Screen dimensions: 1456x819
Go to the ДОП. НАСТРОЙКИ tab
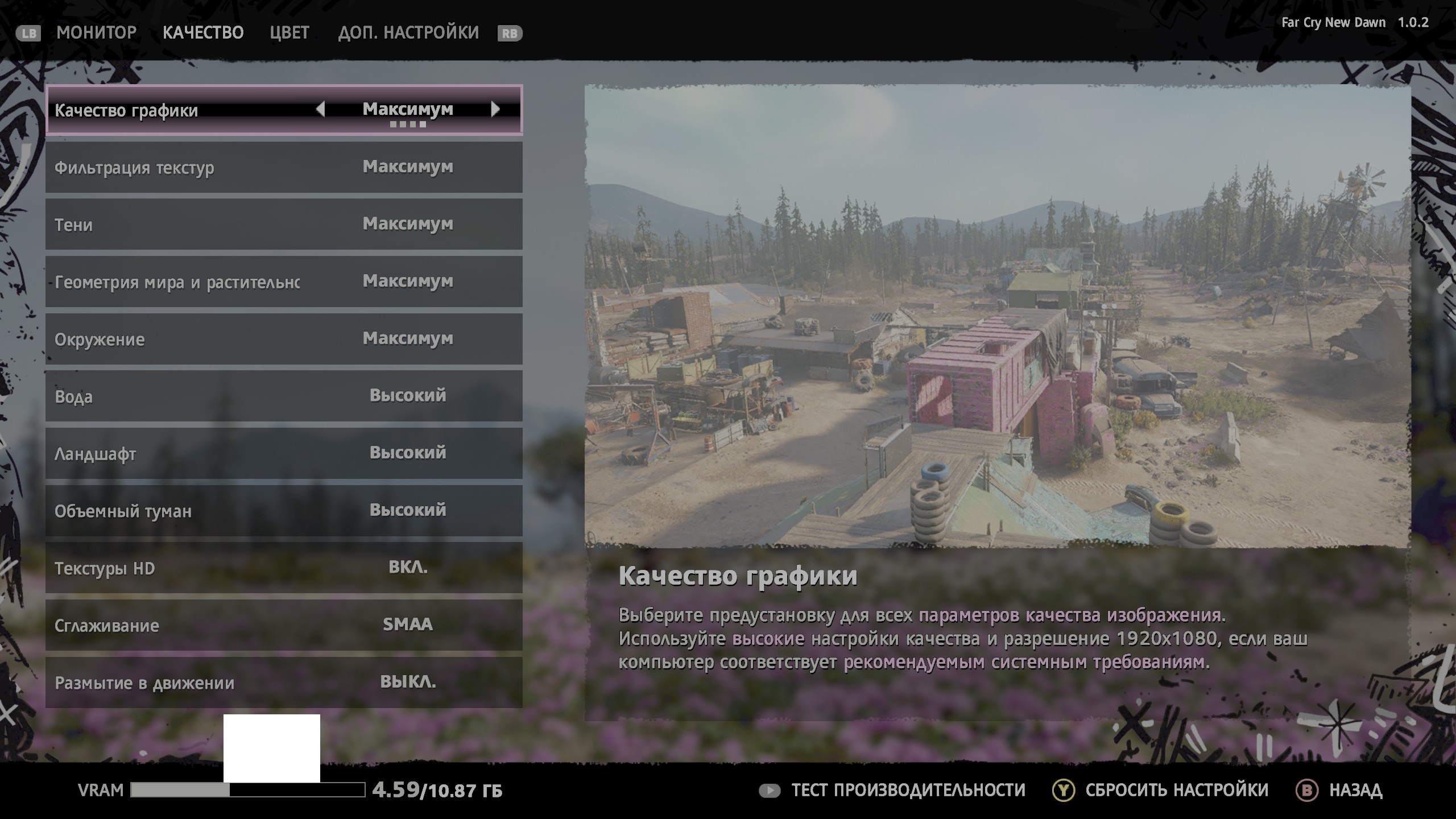(x=408, y=32)
